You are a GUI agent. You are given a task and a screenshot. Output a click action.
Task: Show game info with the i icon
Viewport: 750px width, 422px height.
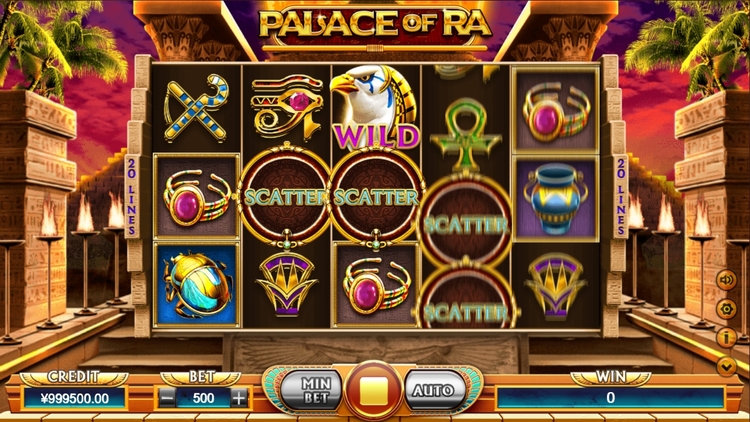tap(727, 338)
